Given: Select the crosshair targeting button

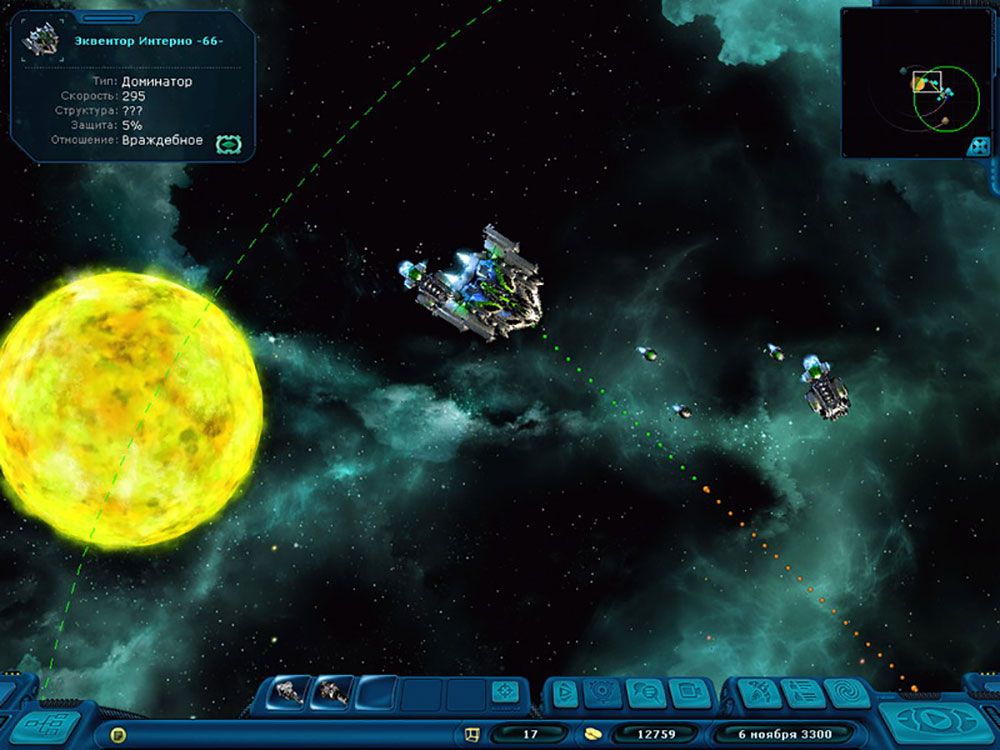Looking at the screenshot, I should click(x=505, y=691).
